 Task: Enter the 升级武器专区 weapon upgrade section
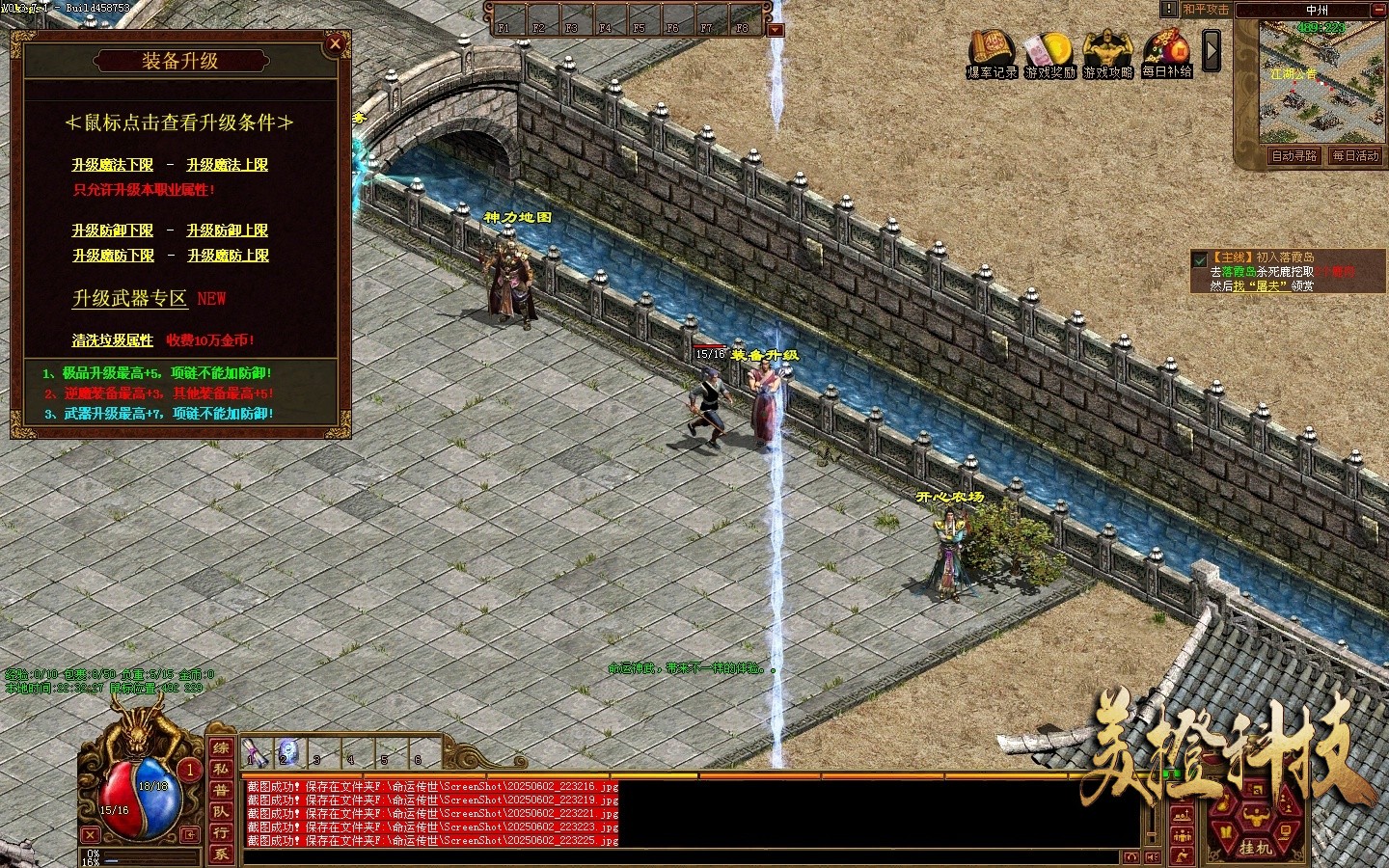point(129,299)
